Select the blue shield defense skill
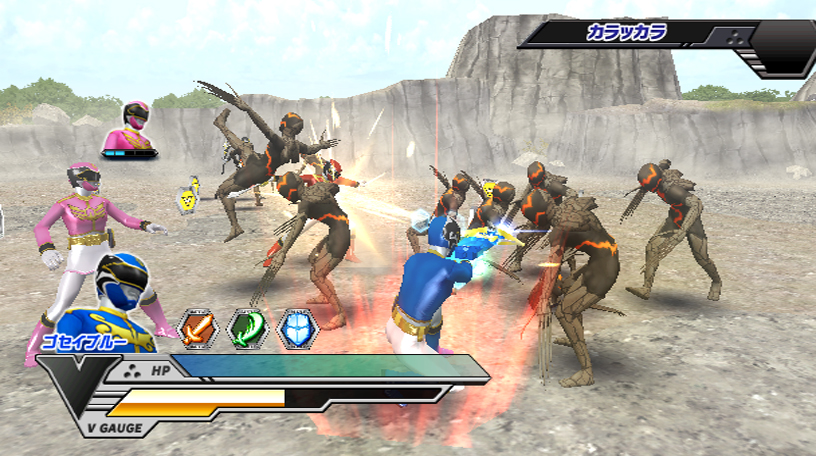The image size is (816, 456). tap(297, 328)
